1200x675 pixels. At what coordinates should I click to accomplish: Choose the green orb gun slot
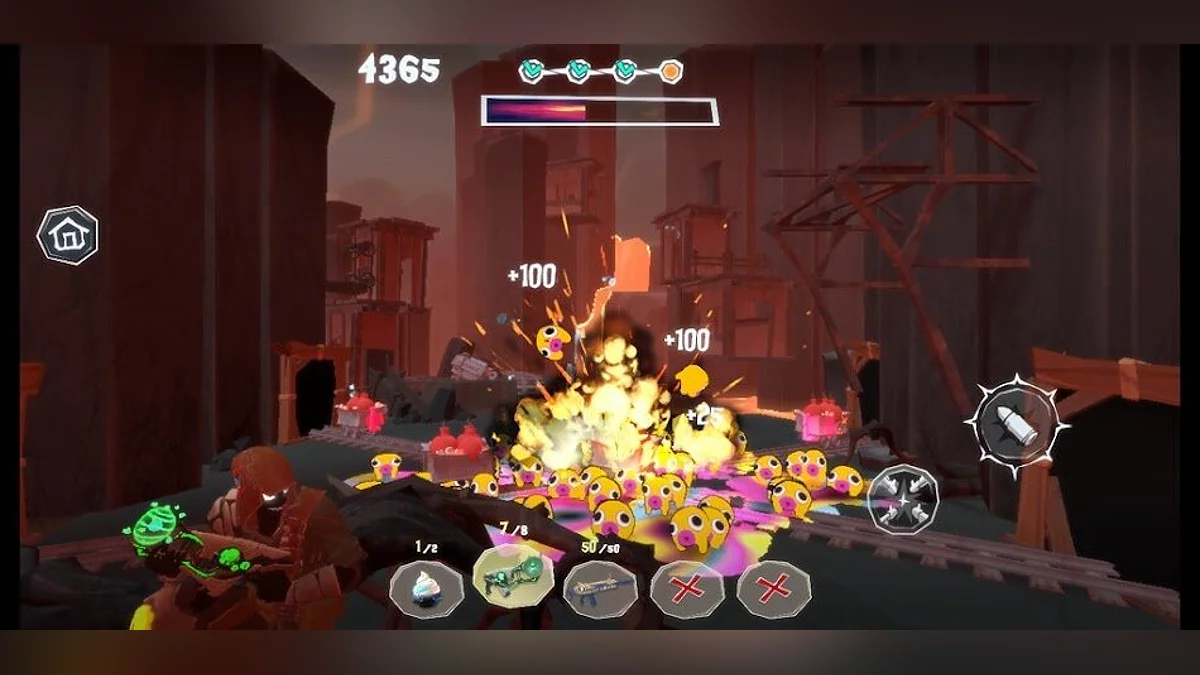click(x=512, y=588)
